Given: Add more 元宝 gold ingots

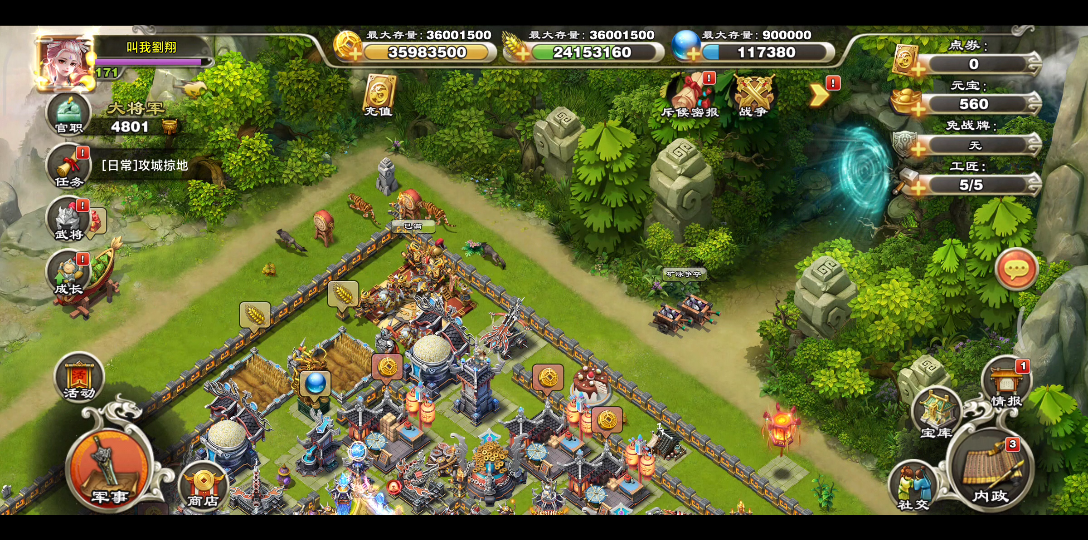Looking at the screenshot, I should [x=909, y=104].
